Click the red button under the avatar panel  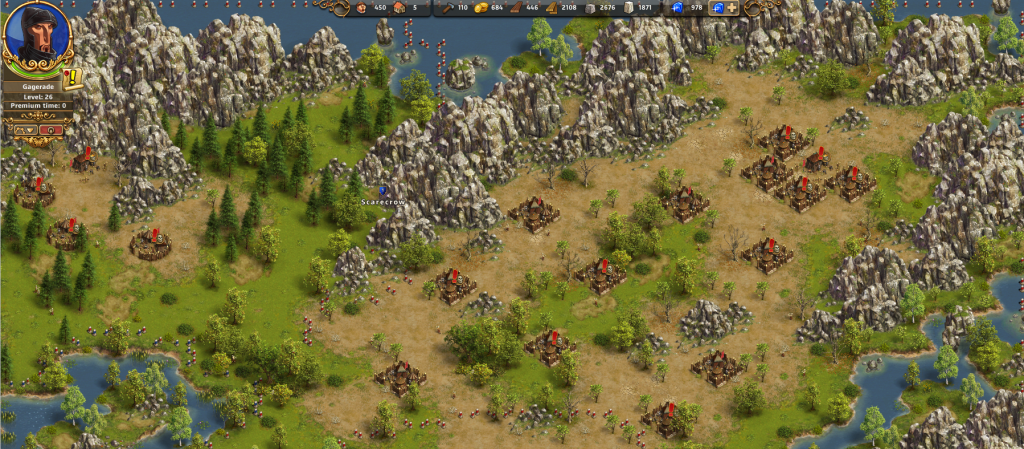click(x=51, y=129)
